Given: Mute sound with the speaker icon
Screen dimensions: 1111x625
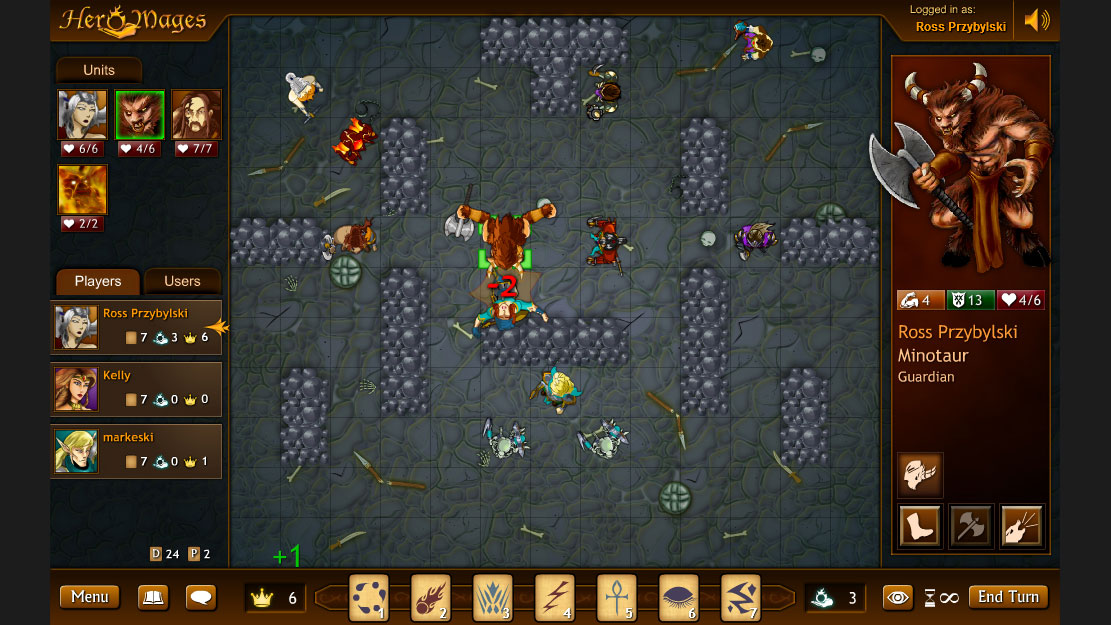Looking at the screenshot, I should [x=1037, y=20].
